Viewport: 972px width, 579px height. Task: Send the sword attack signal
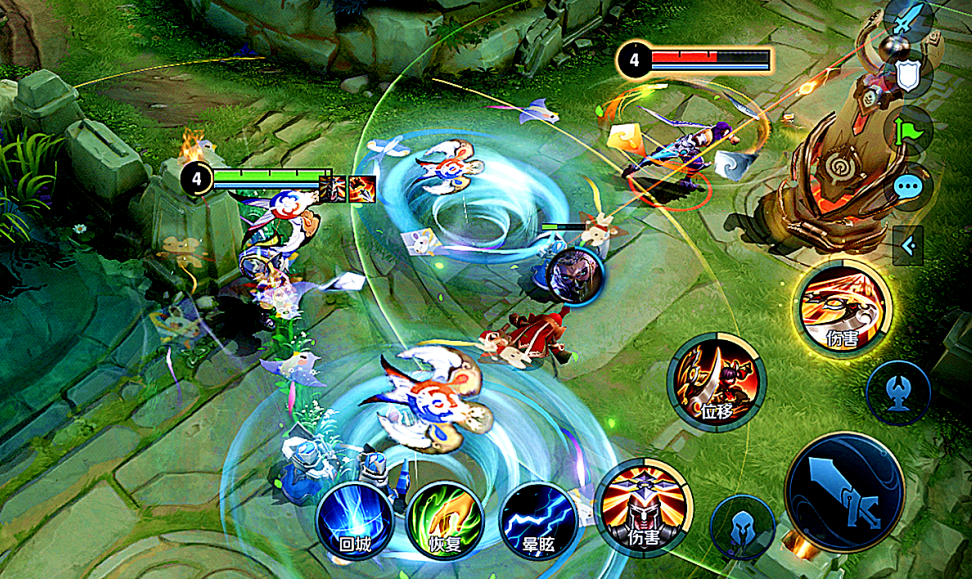coord(909,19)
